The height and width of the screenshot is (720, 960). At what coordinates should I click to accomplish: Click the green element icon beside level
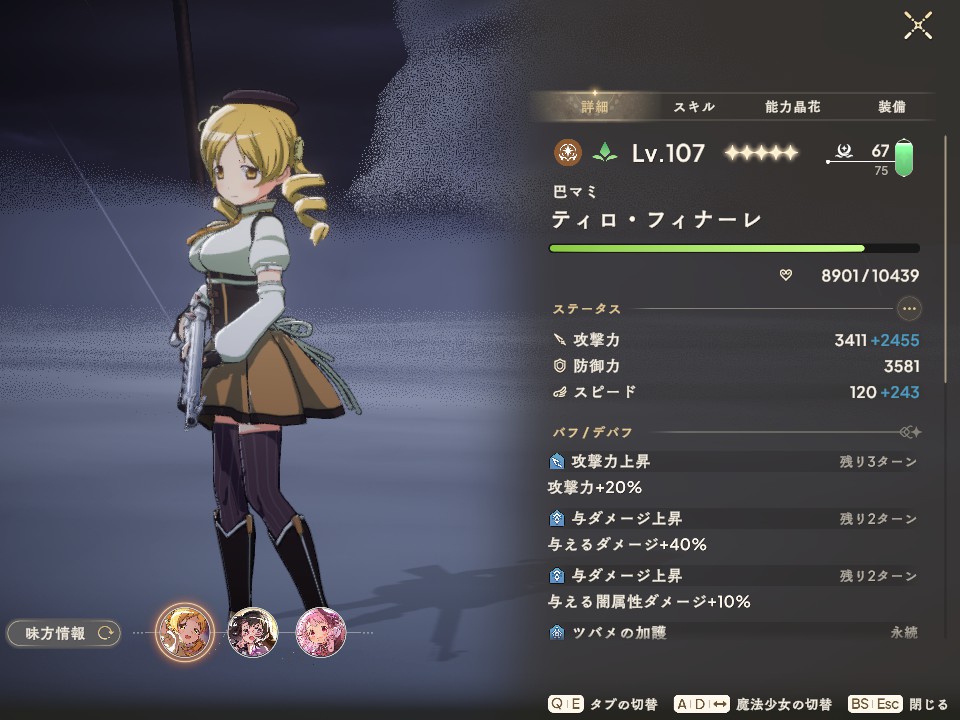tap(604, 153)
